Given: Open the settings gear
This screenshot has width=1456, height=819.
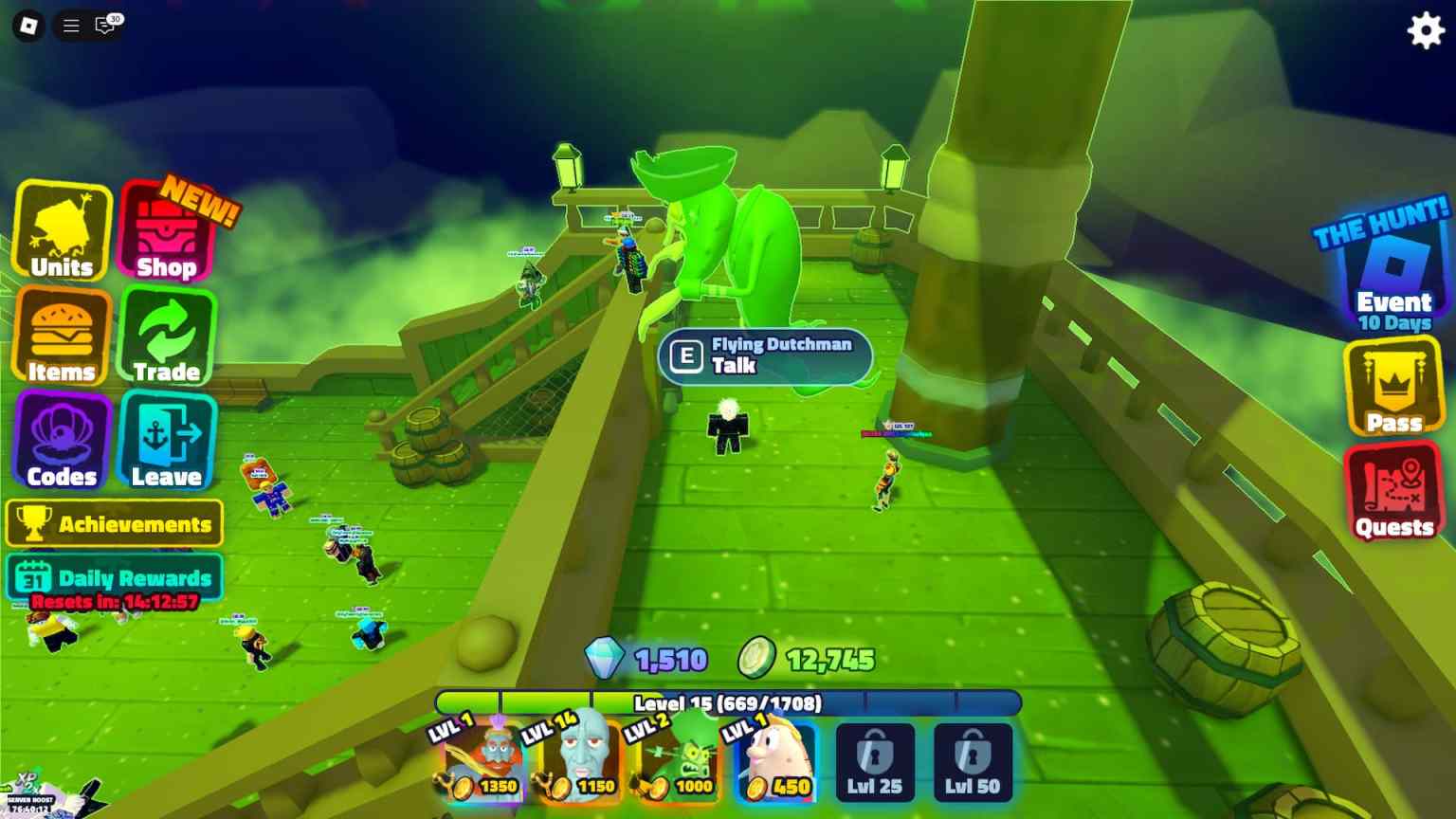Looking at the screenshot, I should 1425,29.
